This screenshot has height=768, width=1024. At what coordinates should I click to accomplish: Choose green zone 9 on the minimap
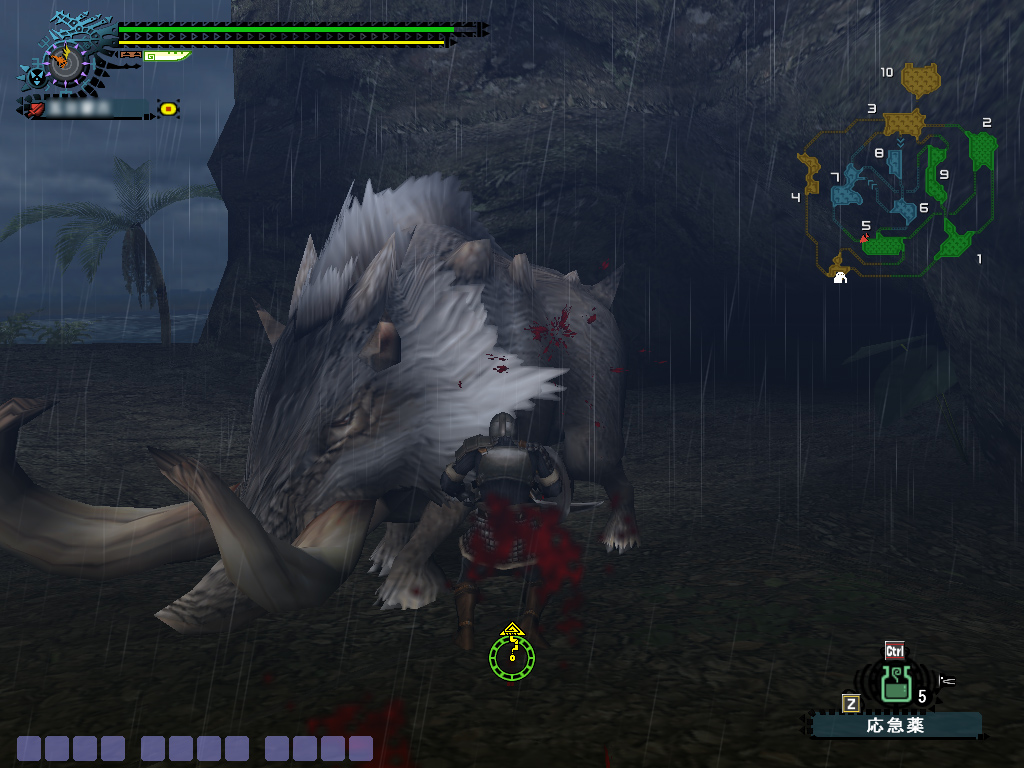pos(937,176)
